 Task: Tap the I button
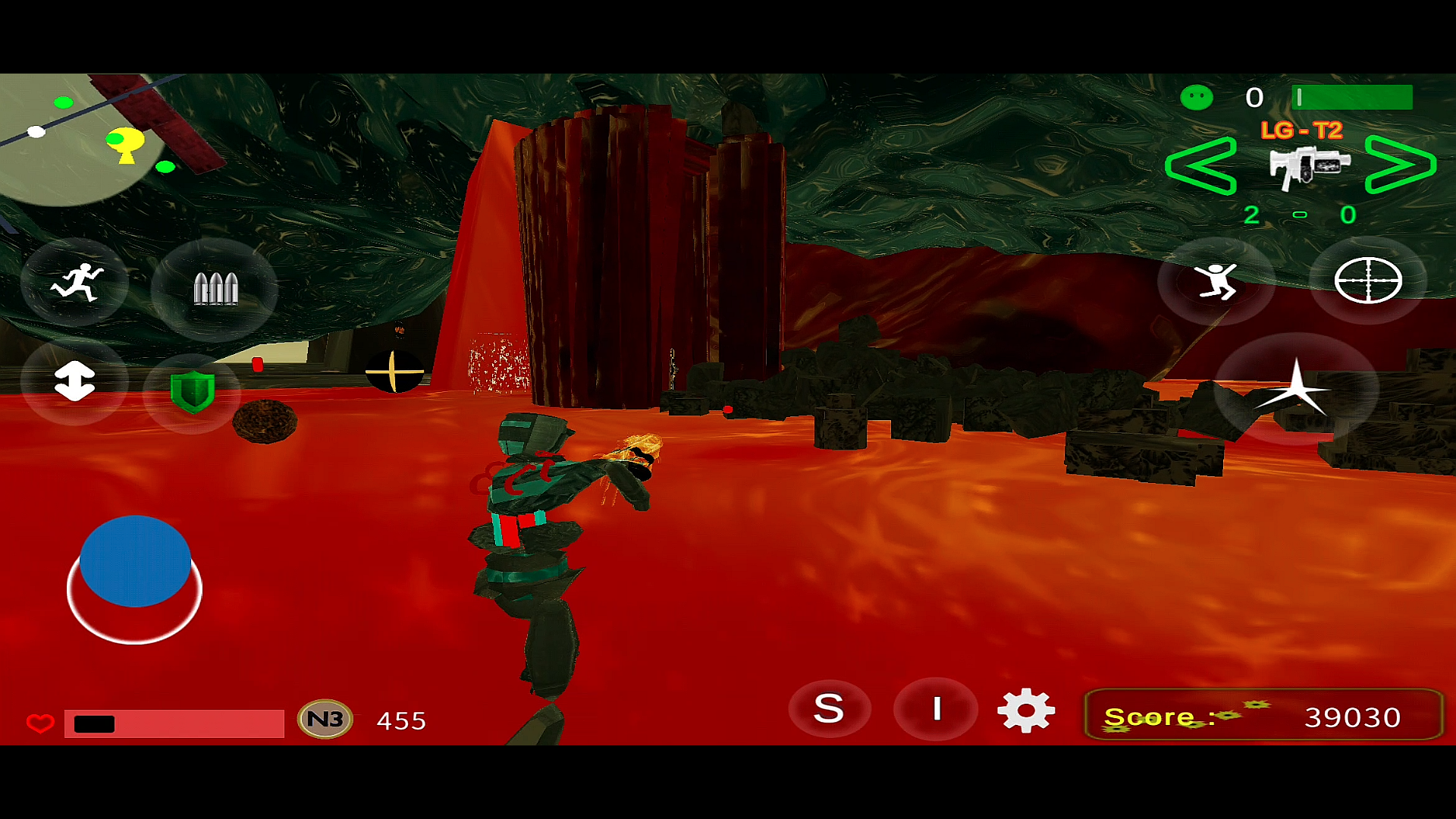click(937, 709)
